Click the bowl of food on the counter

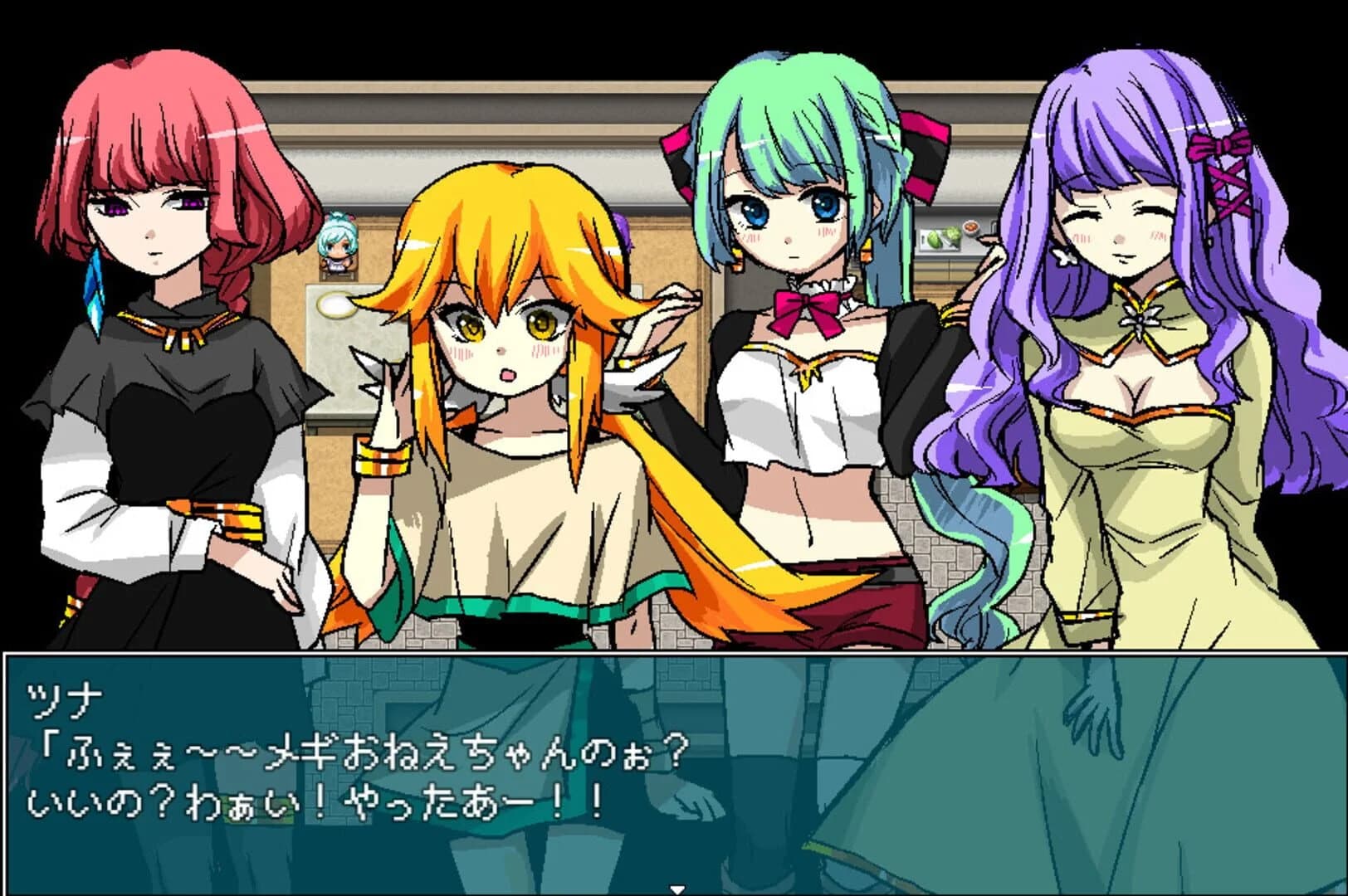point(971,227)
